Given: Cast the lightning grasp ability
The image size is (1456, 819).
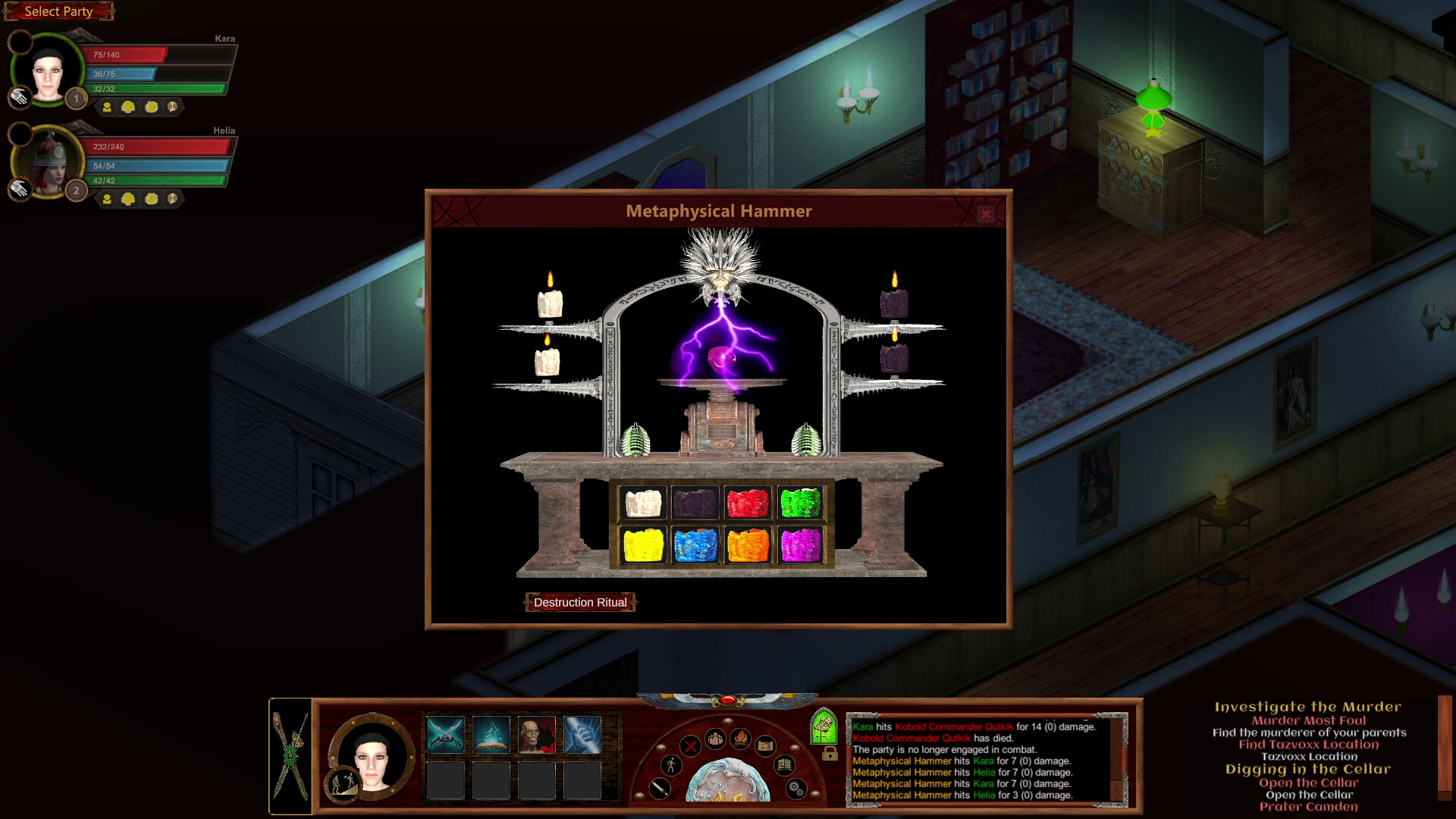Looking at the screenshot, I should [x=582, y=735].
